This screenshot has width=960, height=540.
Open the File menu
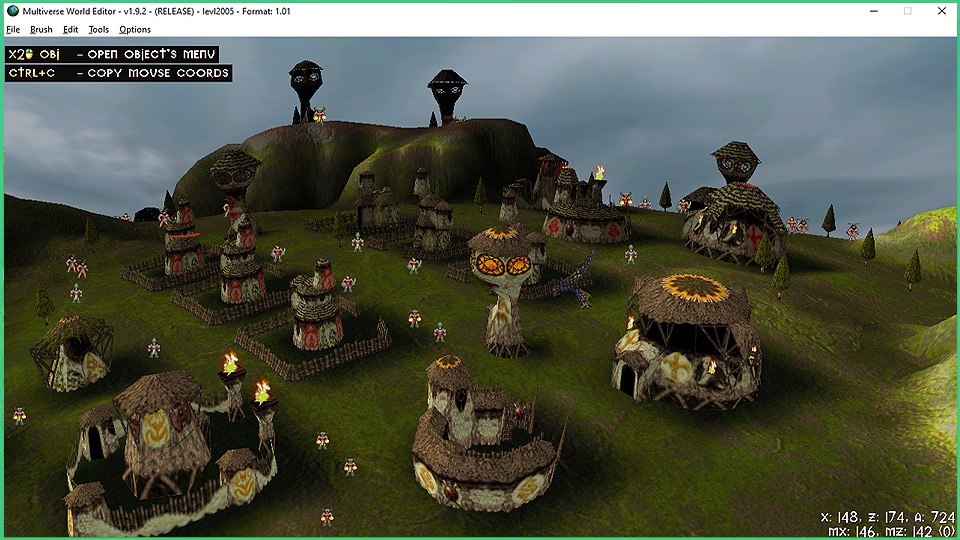click(13, 30)
